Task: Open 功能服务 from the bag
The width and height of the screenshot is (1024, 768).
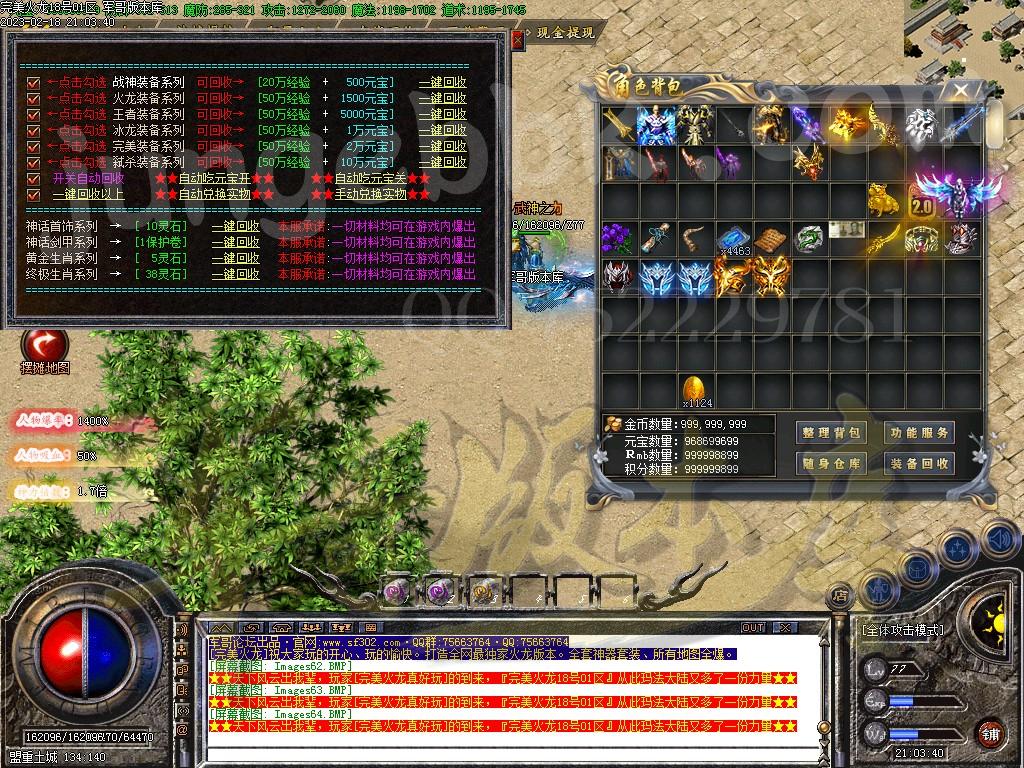Action: click(x=919, y=433)
